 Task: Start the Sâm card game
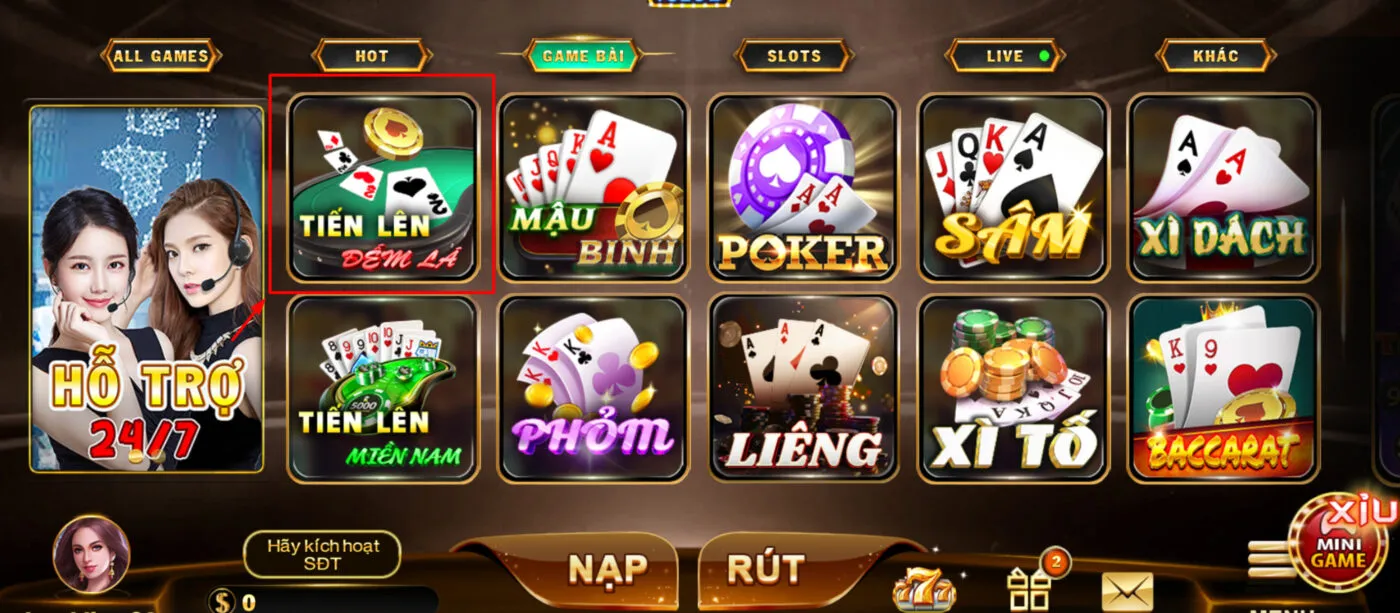pyautogui.click(x=1013, y=187)
